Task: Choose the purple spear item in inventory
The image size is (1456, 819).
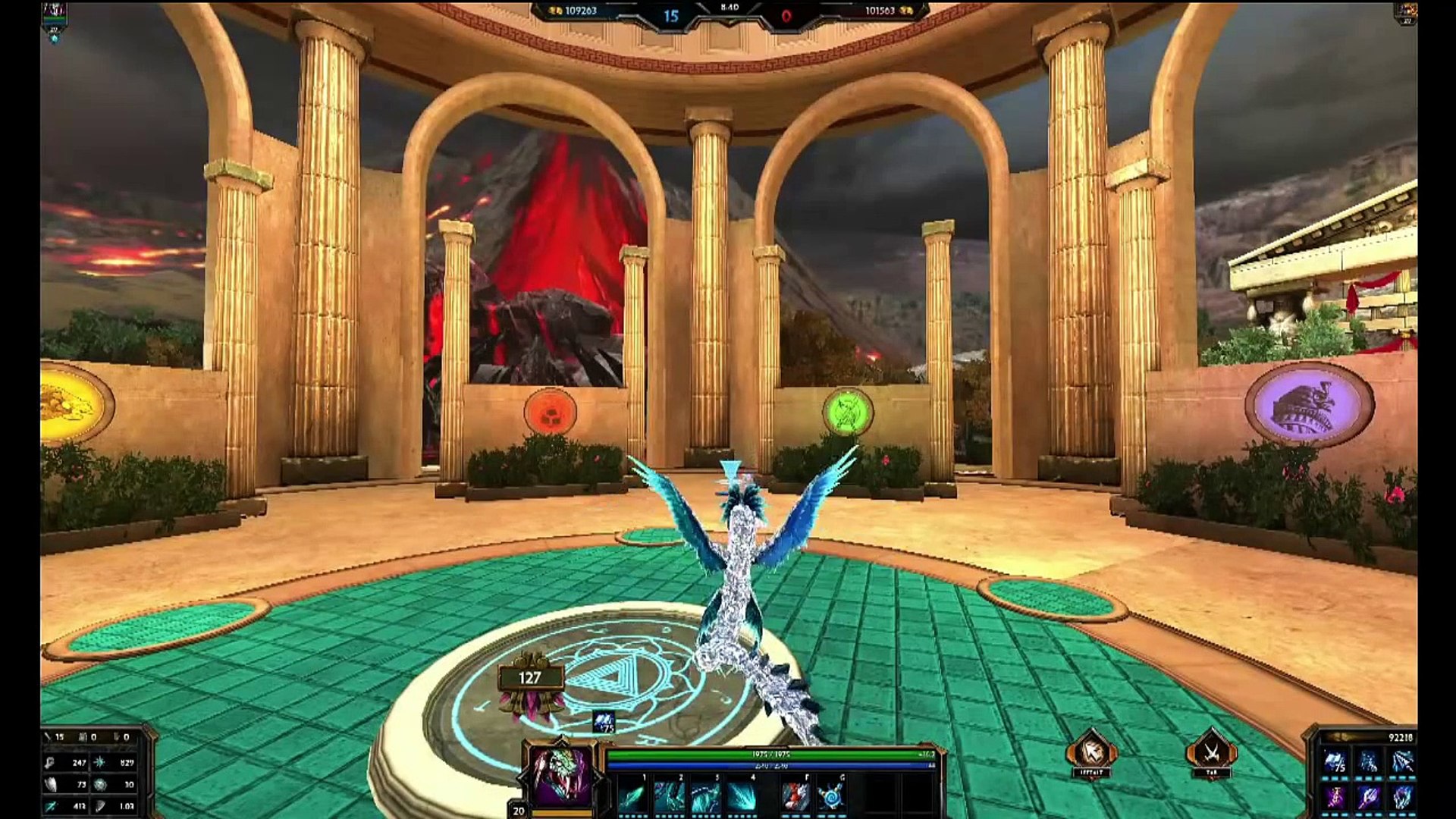Action: click(1368, 798)
